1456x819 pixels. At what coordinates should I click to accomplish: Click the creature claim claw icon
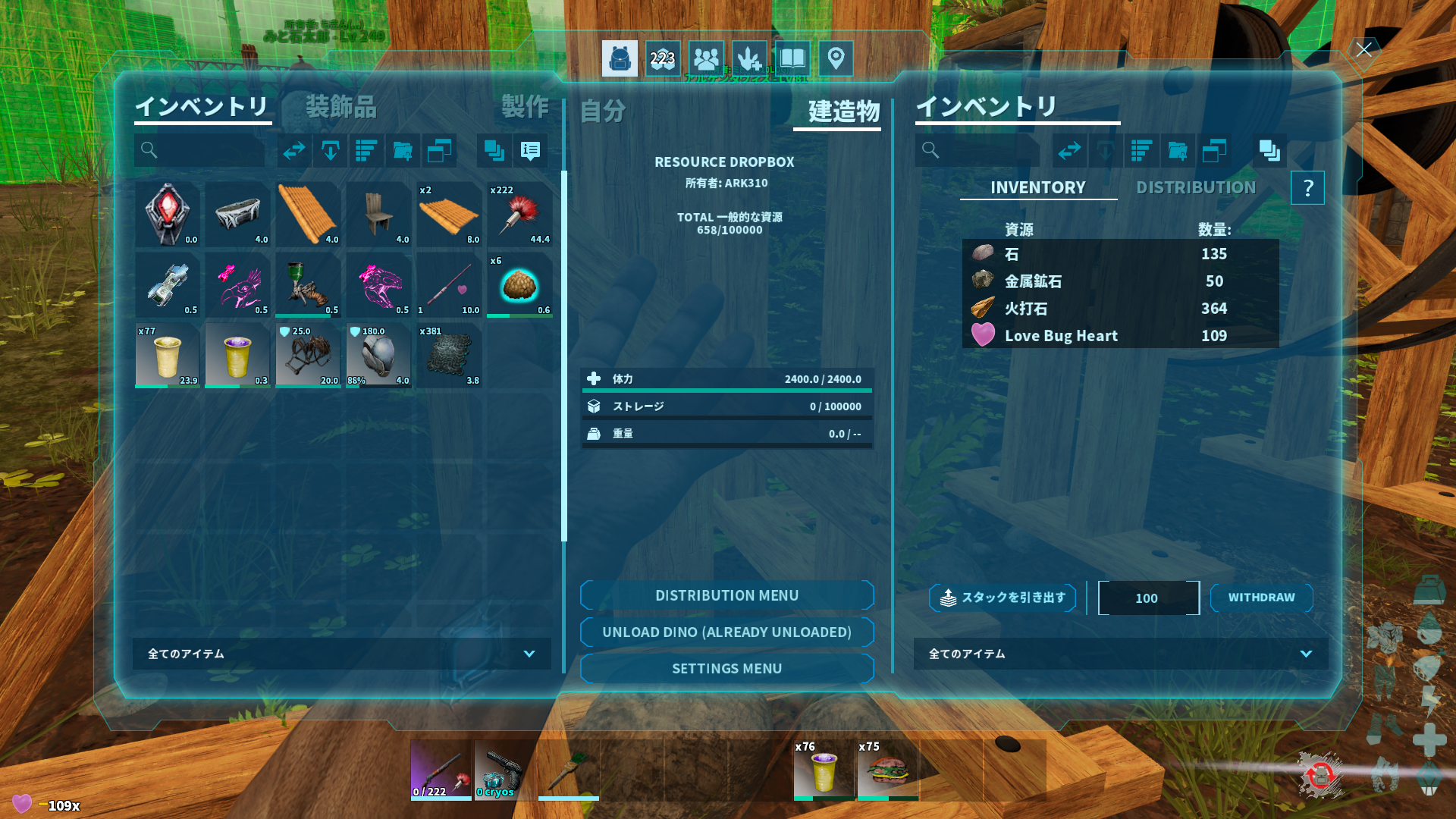[x=749, y=58]
